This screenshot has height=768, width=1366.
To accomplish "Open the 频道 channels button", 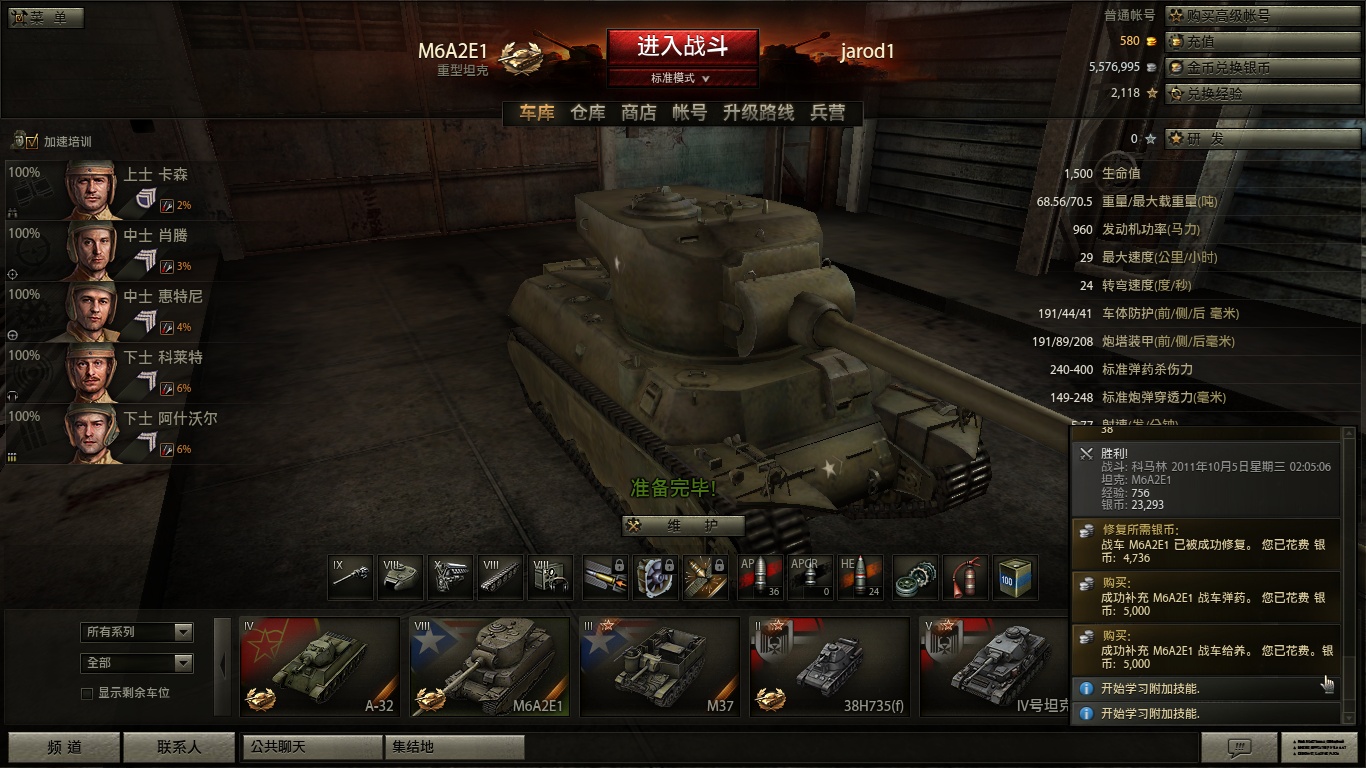I will [x=64, y=747].
